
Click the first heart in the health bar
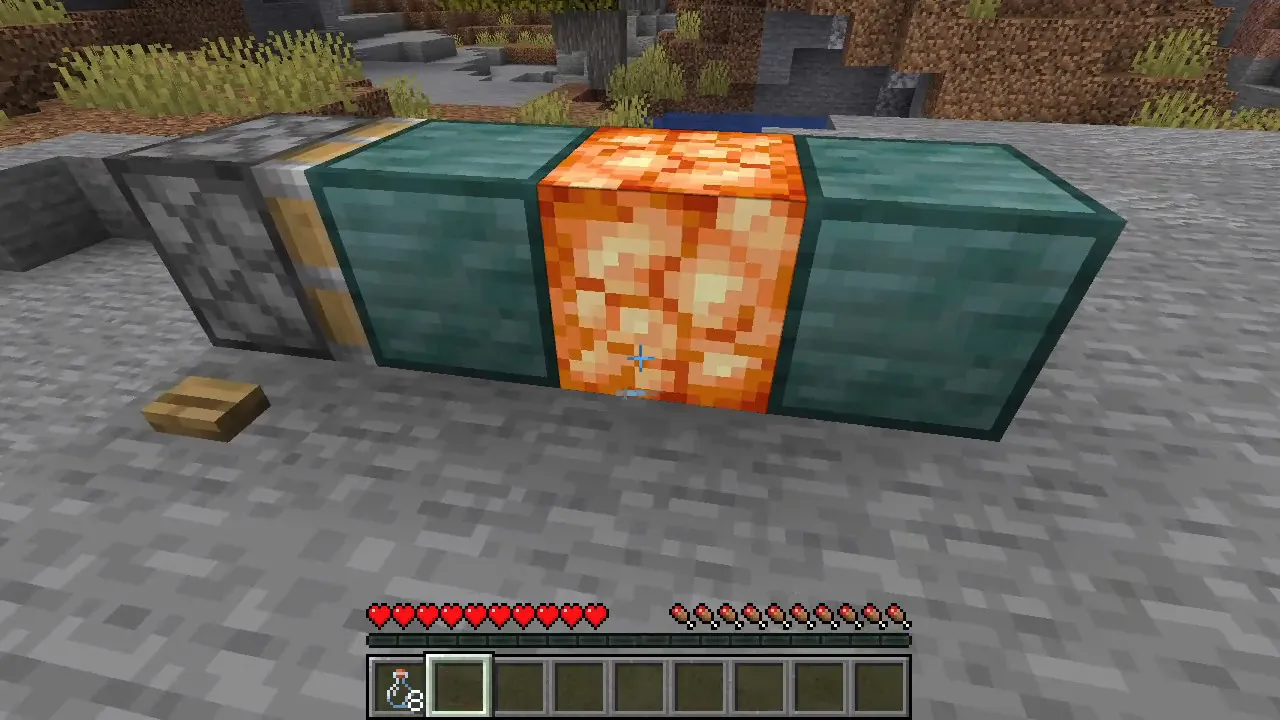coord(380,616)
